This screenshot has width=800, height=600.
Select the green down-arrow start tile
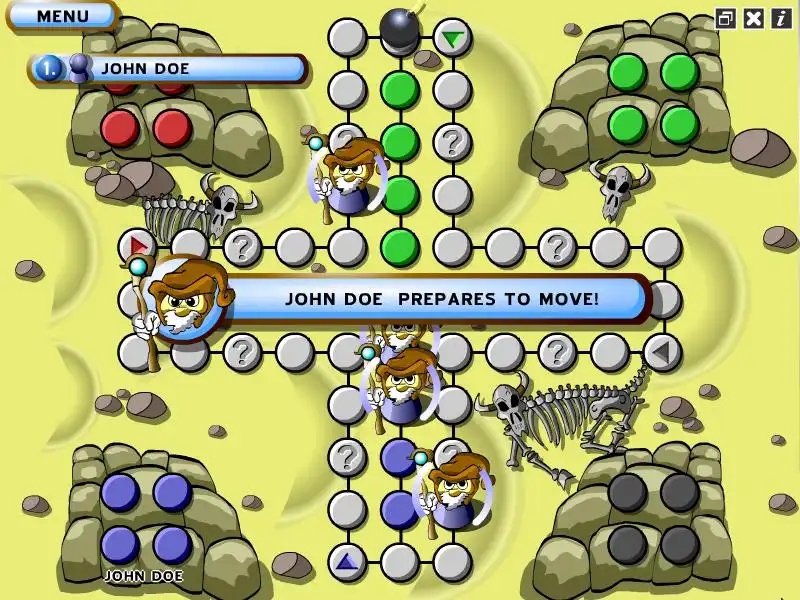click(x=453, y=38)
